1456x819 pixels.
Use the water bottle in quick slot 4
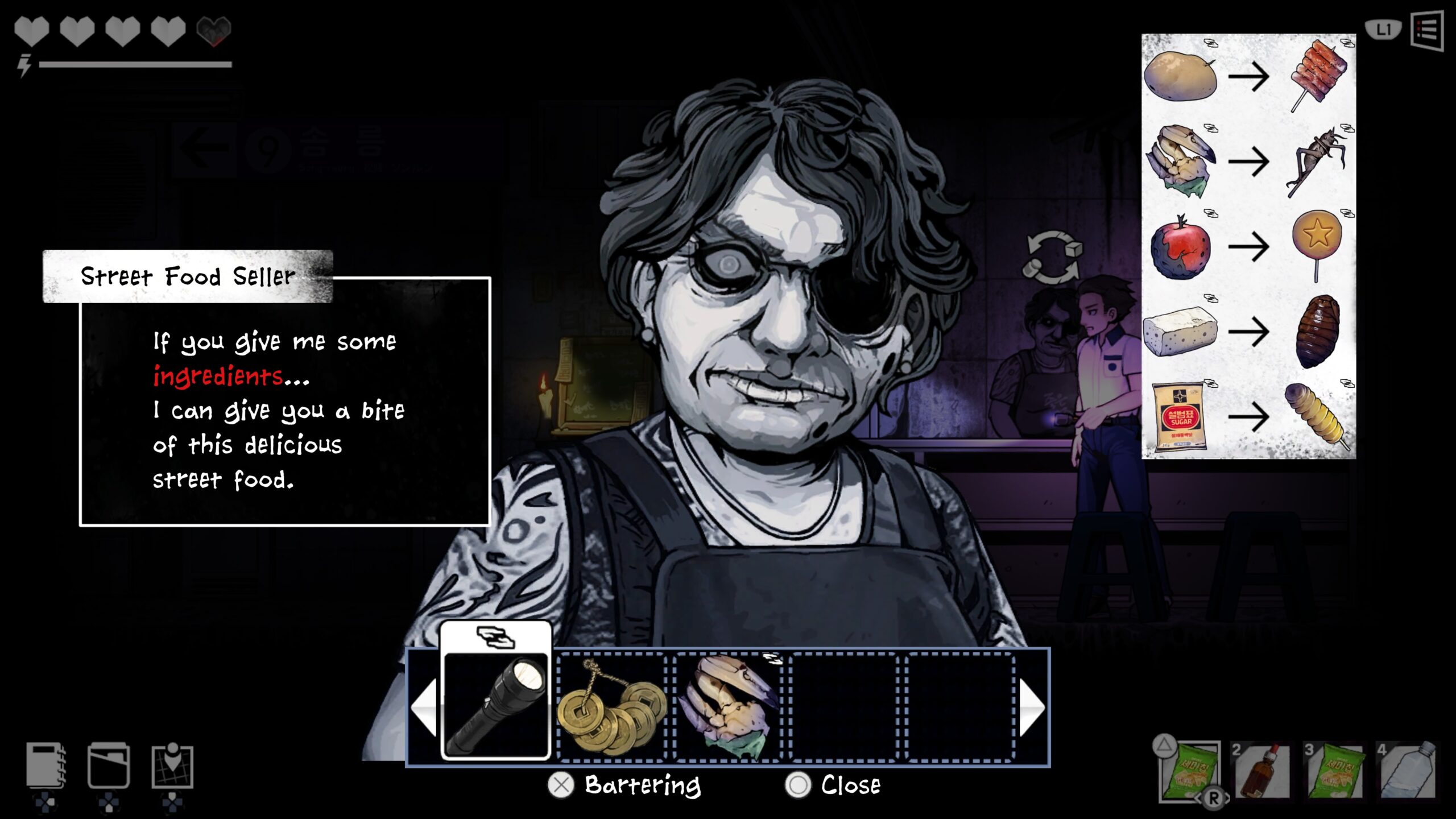pos(1407,770)
